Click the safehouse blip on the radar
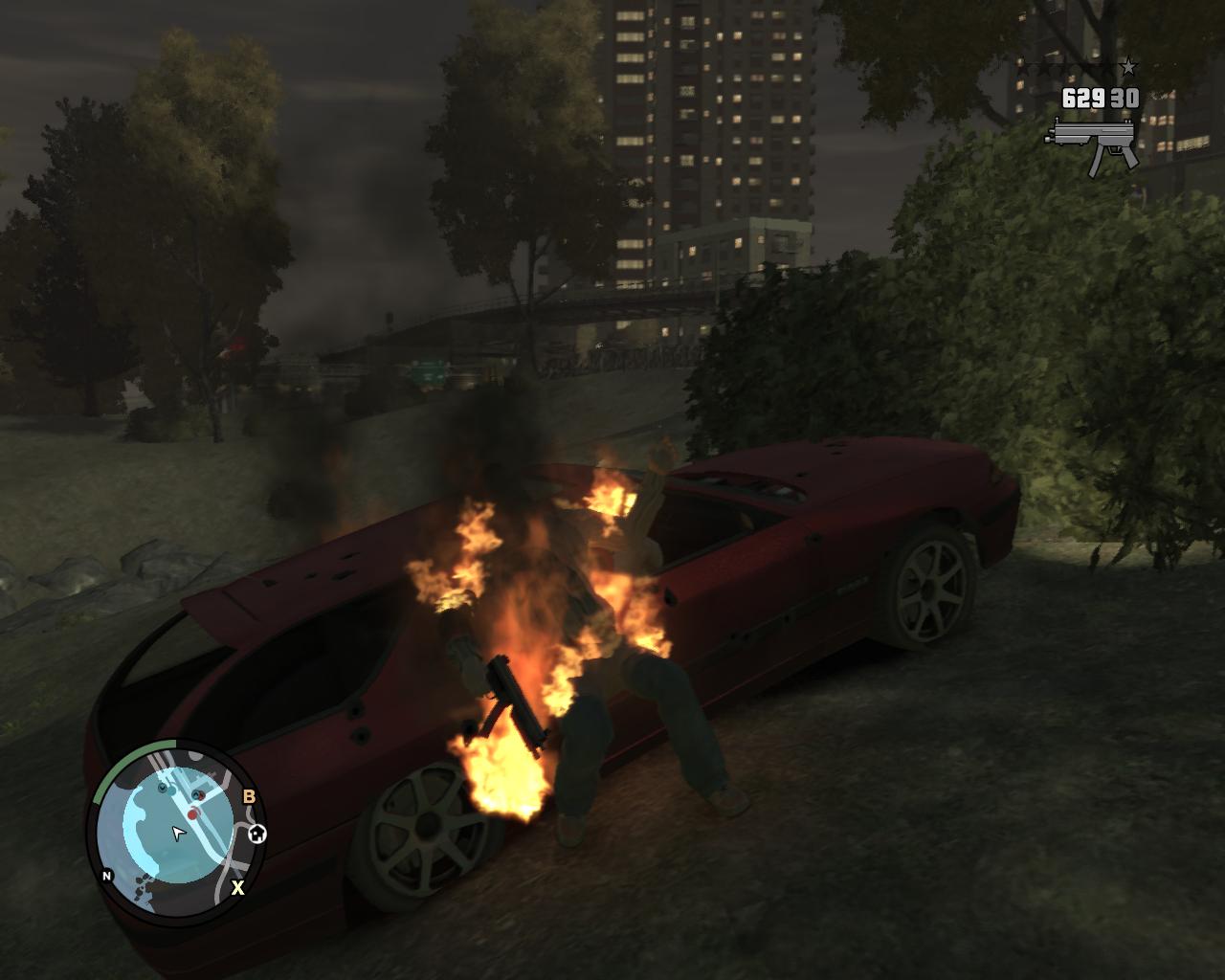Screen dimensions: 1225x980 pos(256,835)
